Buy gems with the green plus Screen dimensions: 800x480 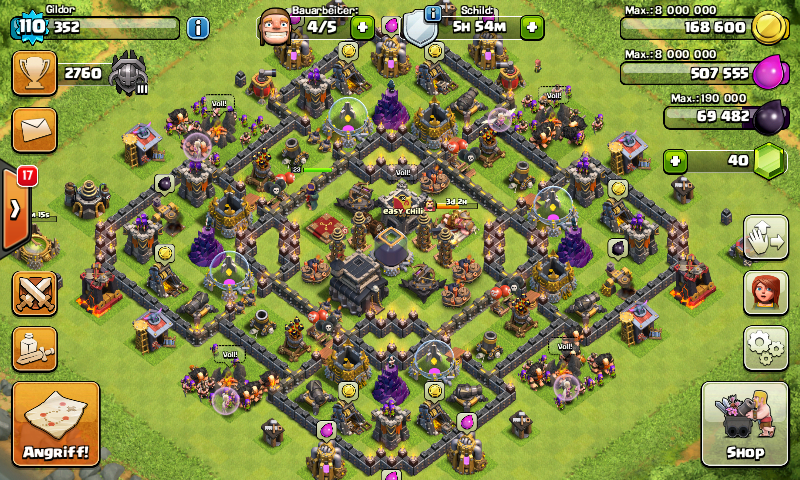click(677, 160)
